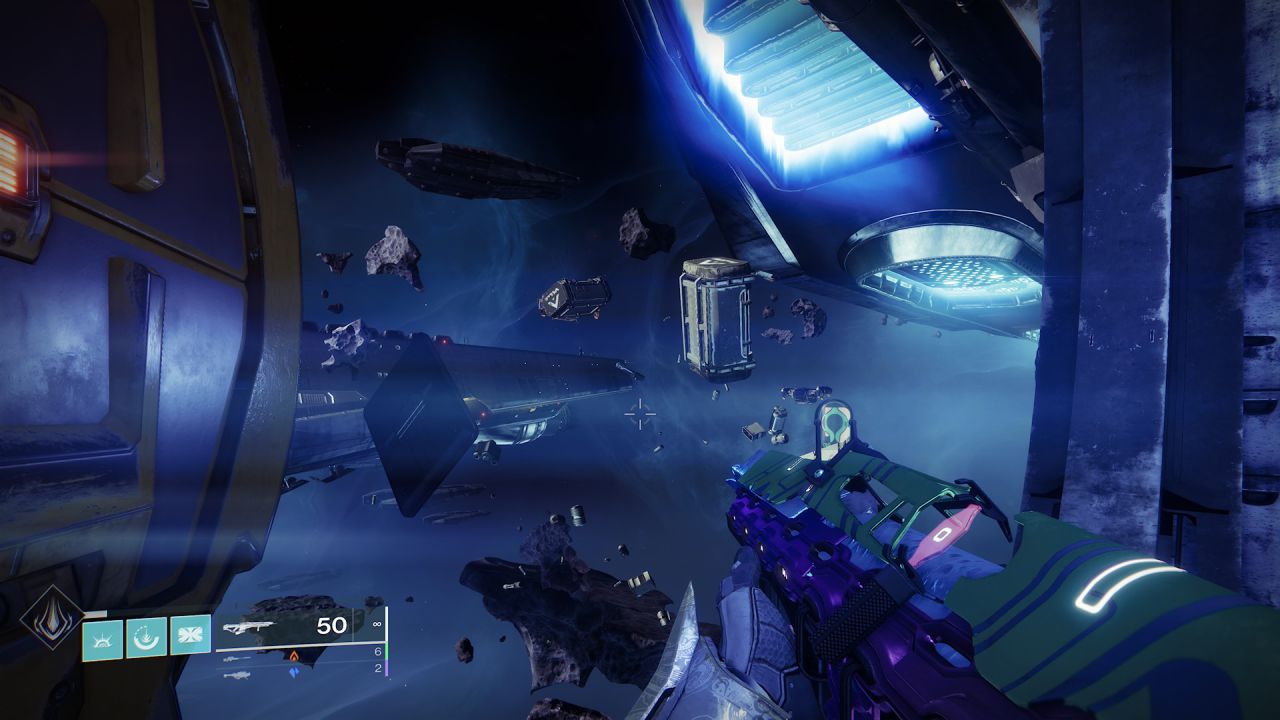Select the equipped scout rifle silhouette icon
Viewport: 1280px width, 720px height.
[x=248, y=625]
